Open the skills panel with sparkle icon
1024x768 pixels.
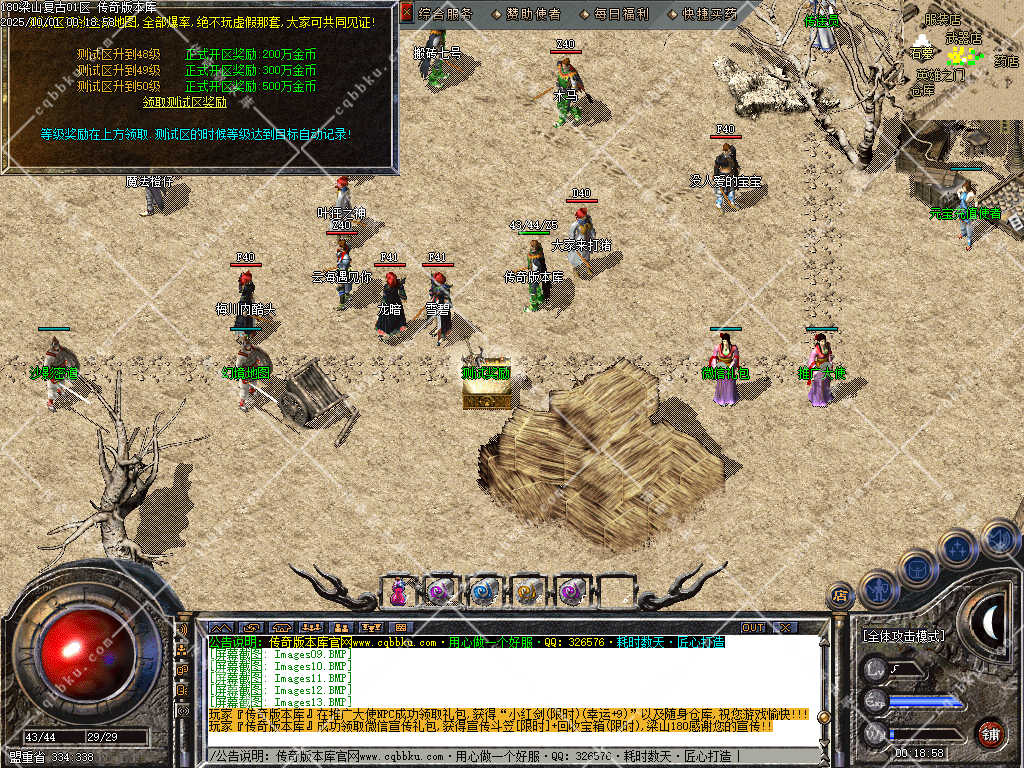click(957, 548)
